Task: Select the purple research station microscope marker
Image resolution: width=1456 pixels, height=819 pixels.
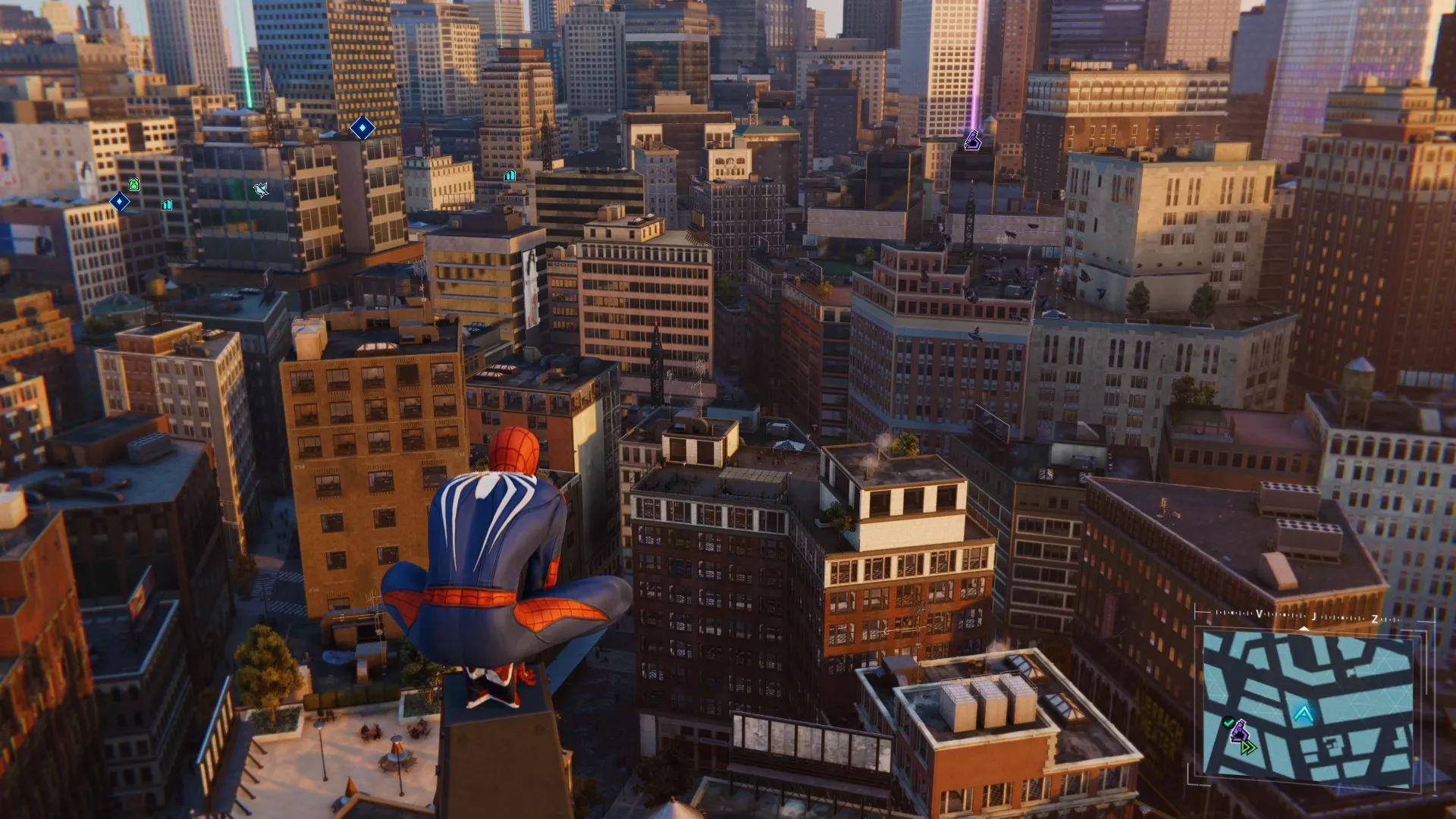Action: click(x=973, y=142)
